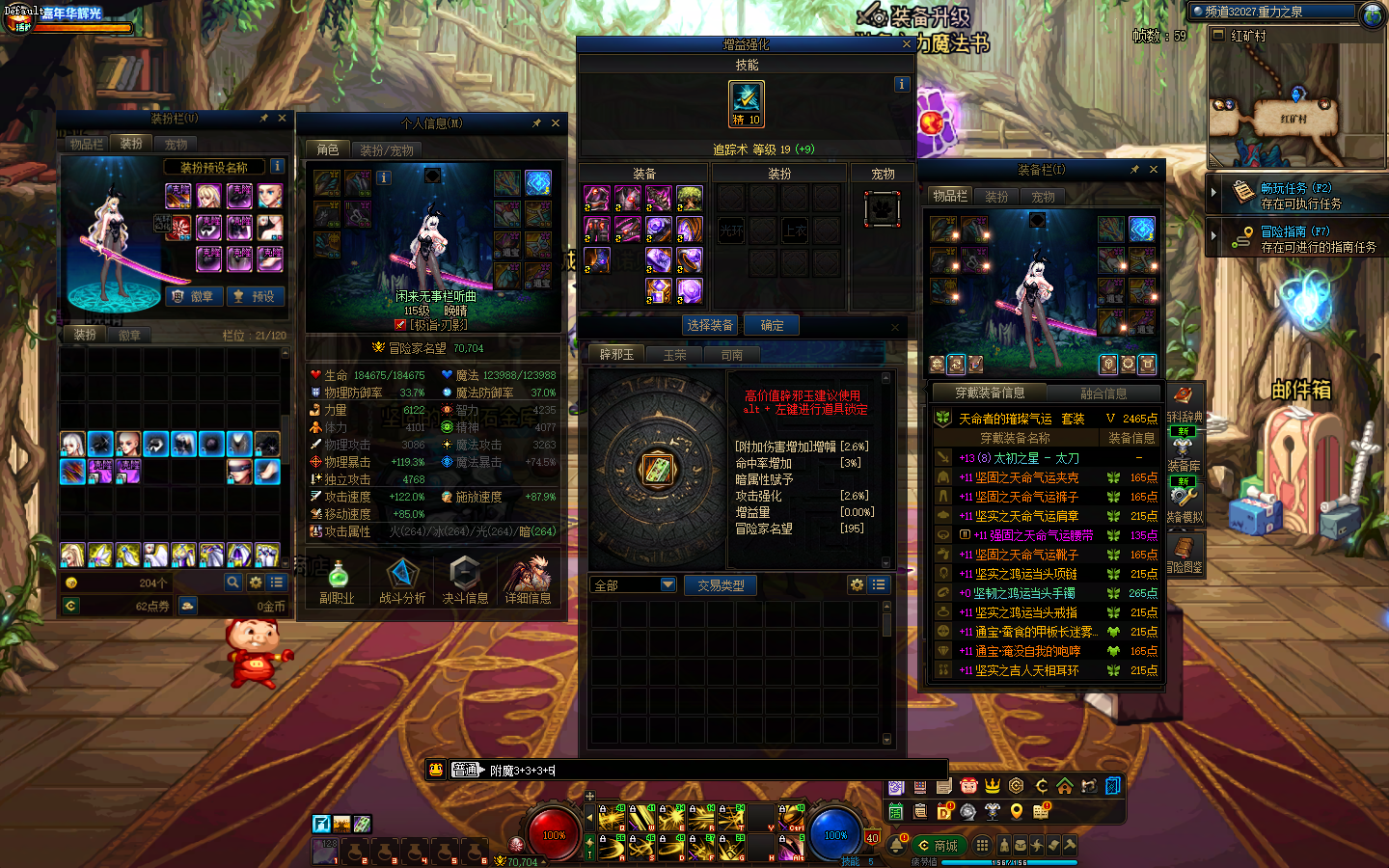Screen dimensions: 1389x868
Task: Open the 全部 filter dropdown
Action: (x=633, y=585)
